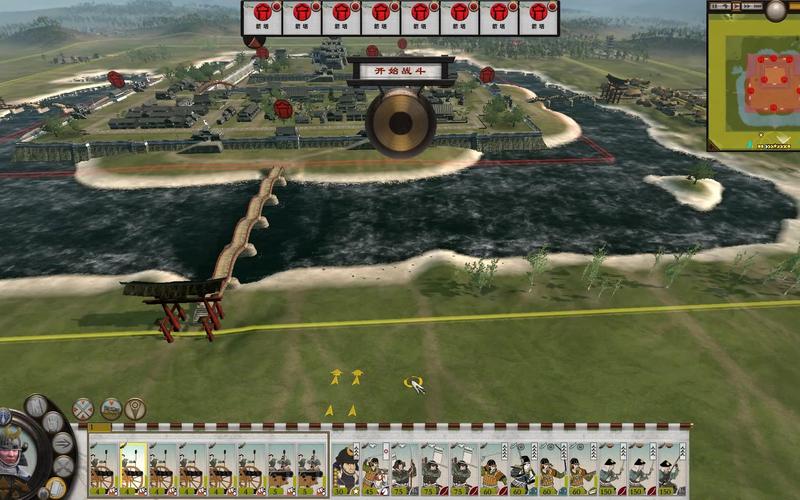
Task: Open the tactical minimap
Action: [753, 82]
